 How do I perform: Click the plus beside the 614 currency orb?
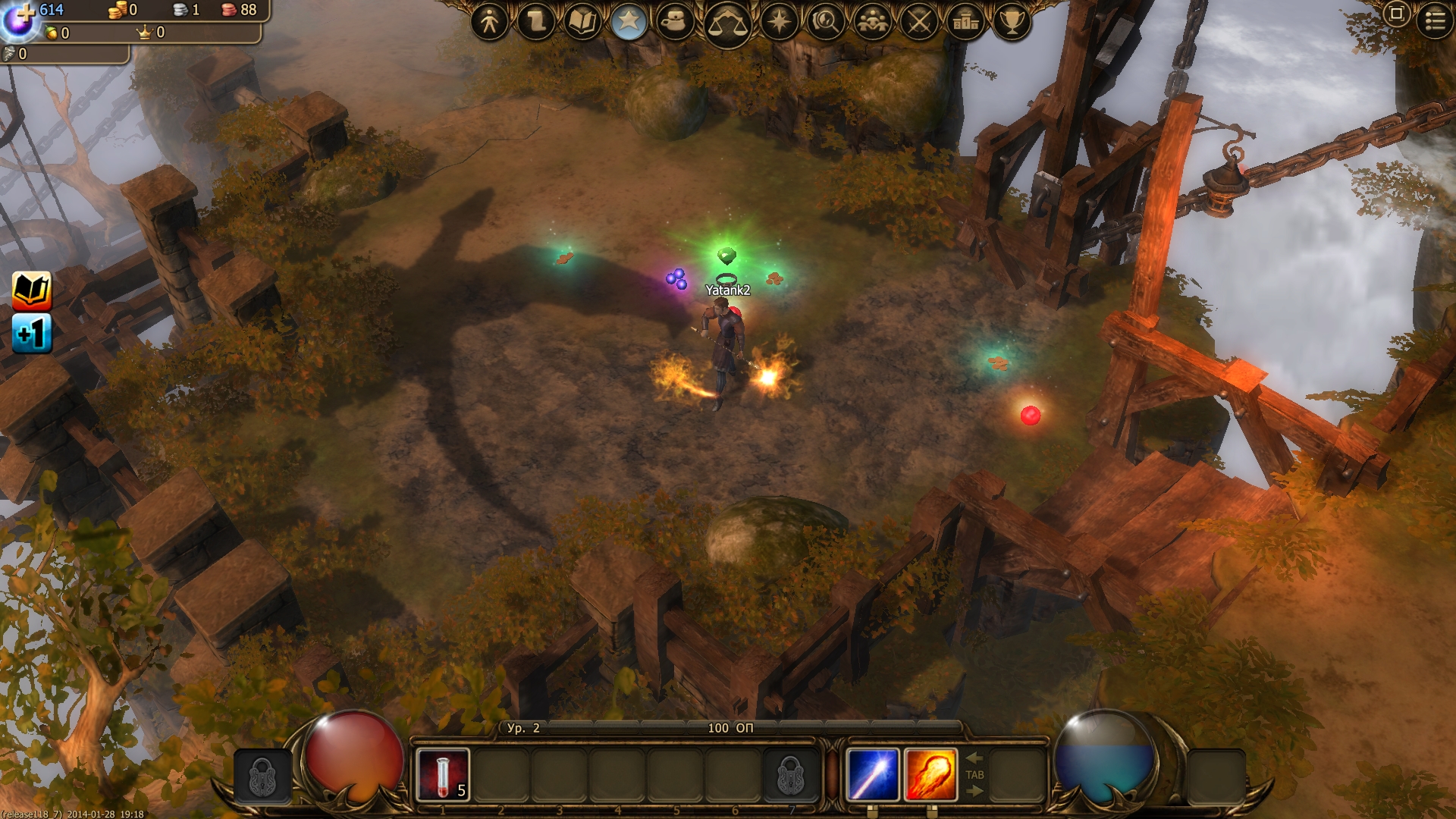[26, 12]
